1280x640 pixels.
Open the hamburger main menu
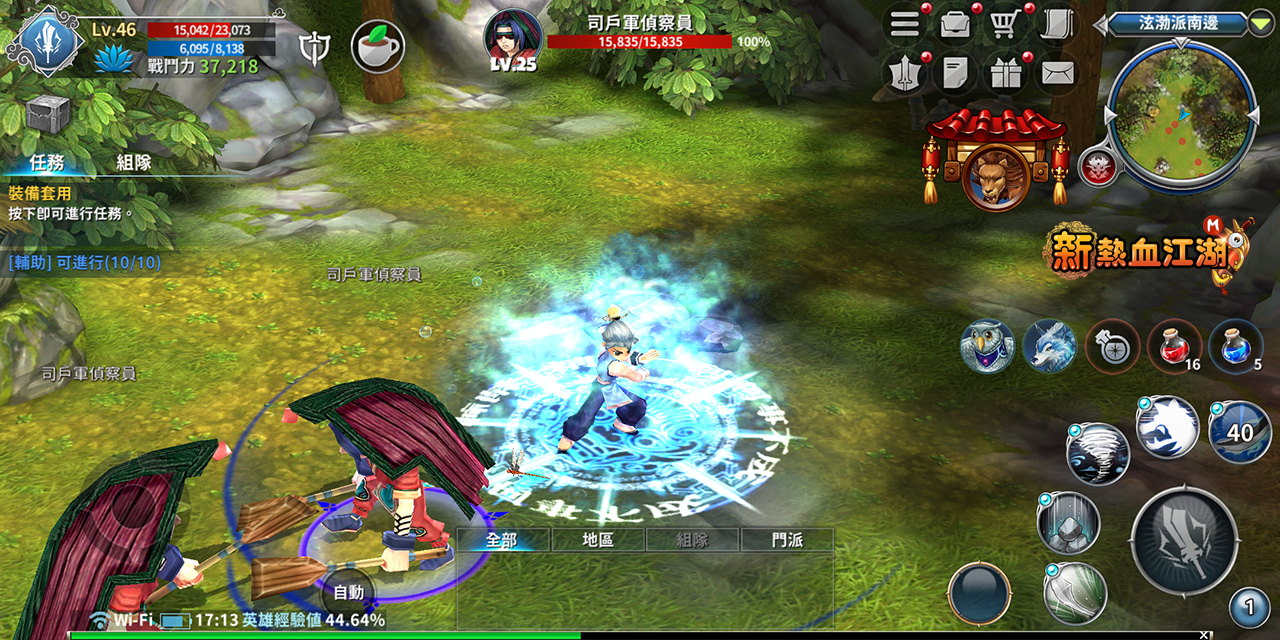coord(905,25)
